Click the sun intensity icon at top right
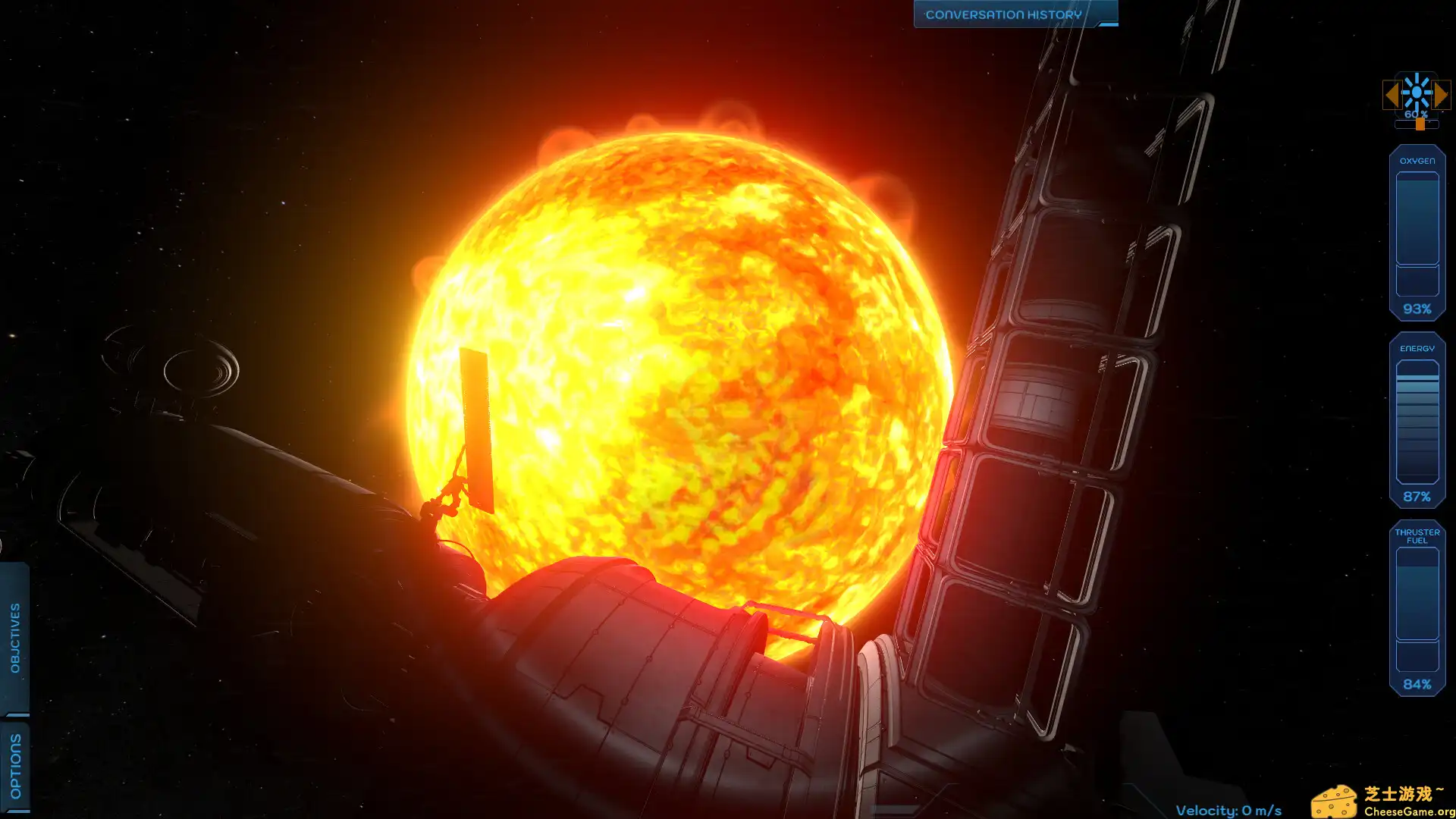This screenshot has height=819, width=1456. (1417, 94)
